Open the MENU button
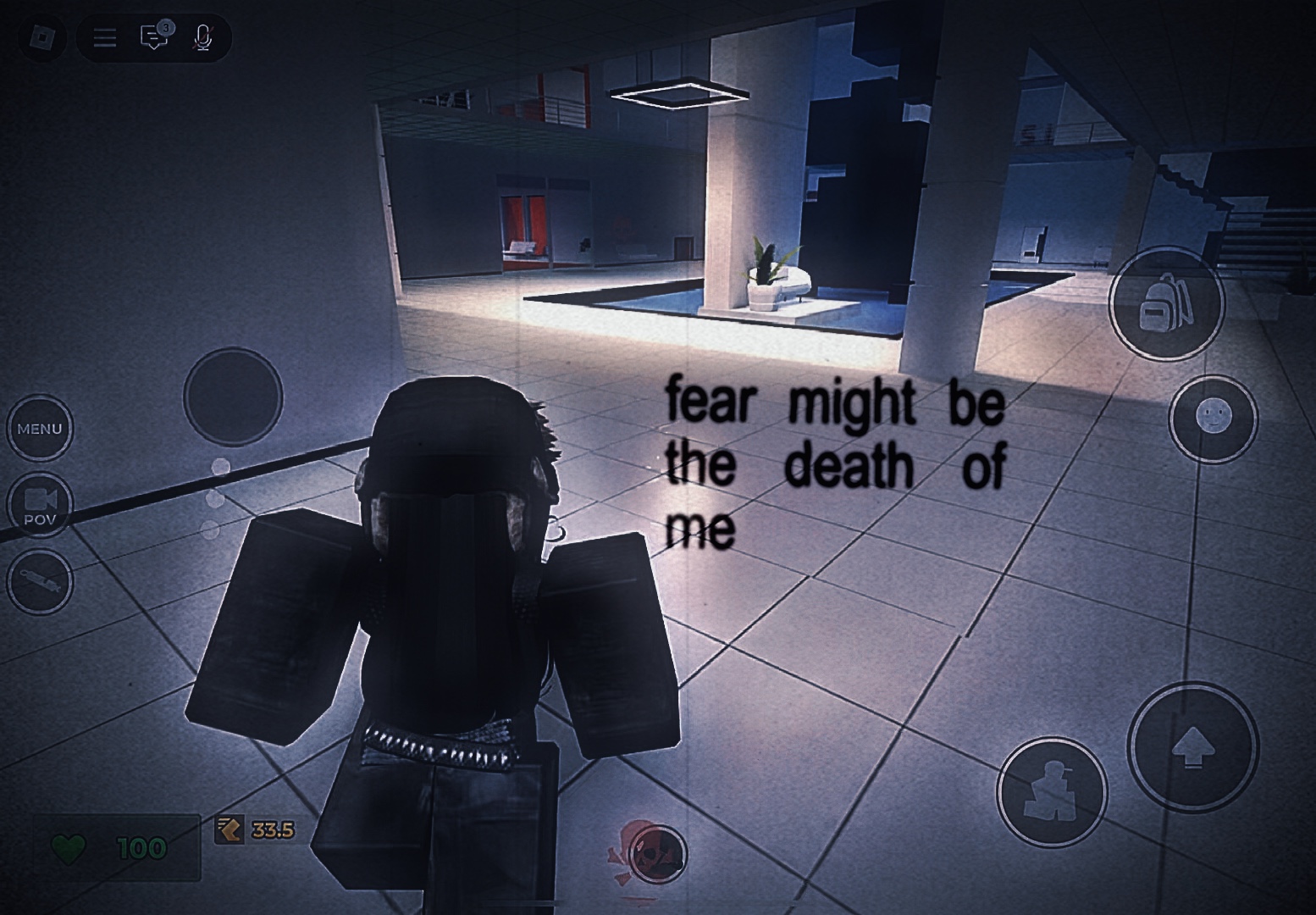 (40, 429)
